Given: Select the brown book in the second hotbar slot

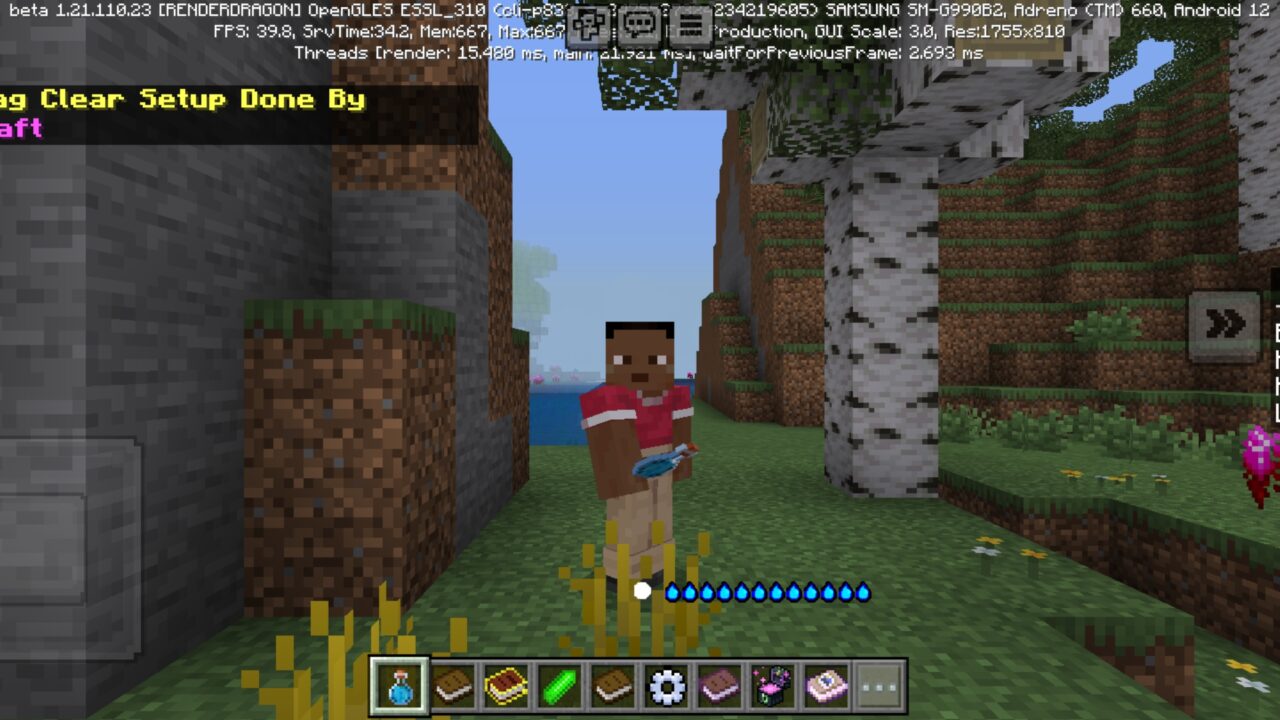Looking at the screenshot, I should (x=453, y=687).
